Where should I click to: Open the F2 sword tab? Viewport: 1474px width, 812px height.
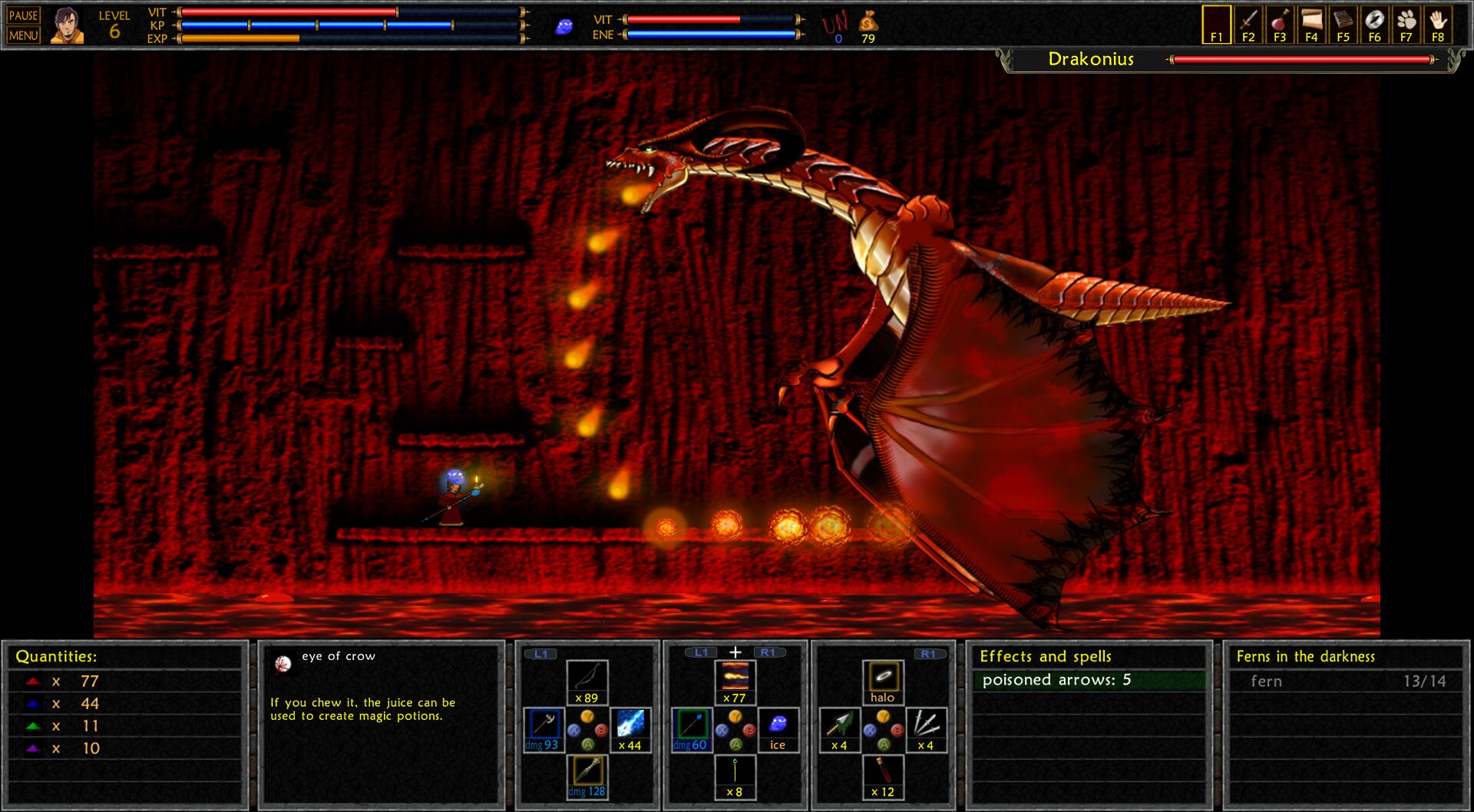[1248, 25]
